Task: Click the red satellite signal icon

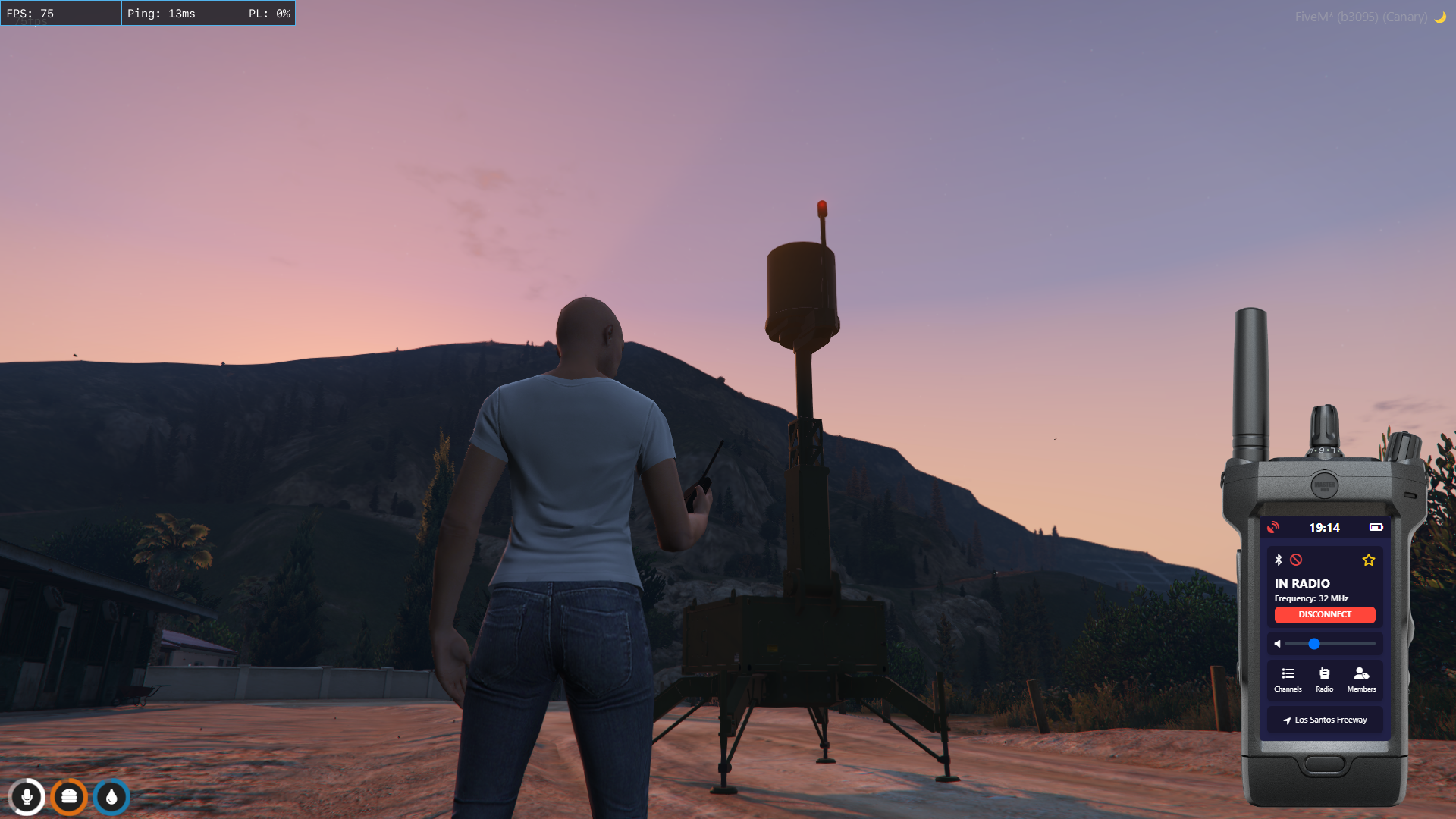Action: (1273, 527)
